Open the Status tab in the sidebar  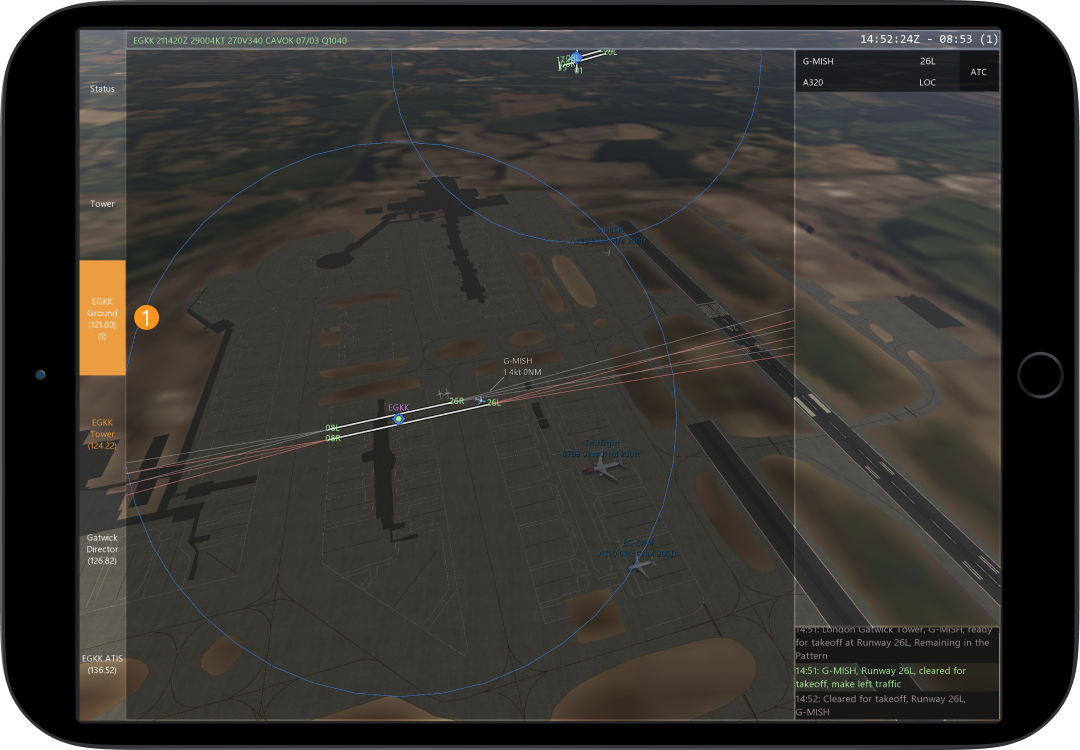point(102,89)
